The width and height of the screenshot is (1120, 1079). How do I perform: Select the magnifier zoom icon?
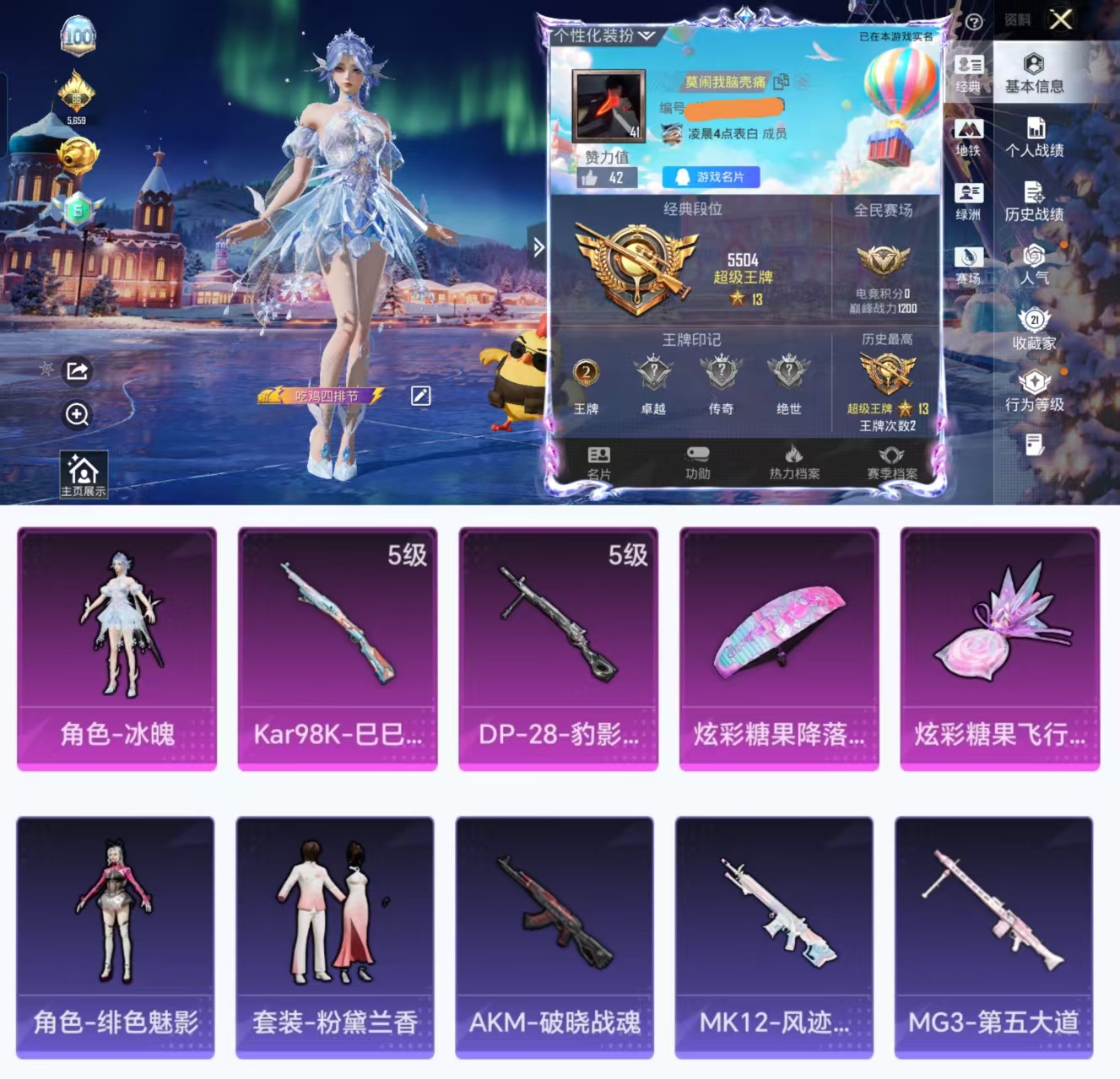point(77,414)
